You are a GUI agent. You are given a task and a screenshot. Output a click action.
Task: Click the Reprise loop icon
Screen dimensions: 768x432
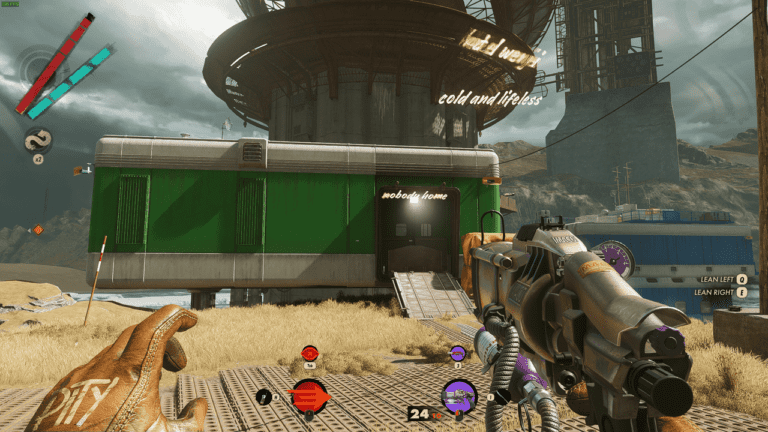pyautogui.click(x=38, y=140)
